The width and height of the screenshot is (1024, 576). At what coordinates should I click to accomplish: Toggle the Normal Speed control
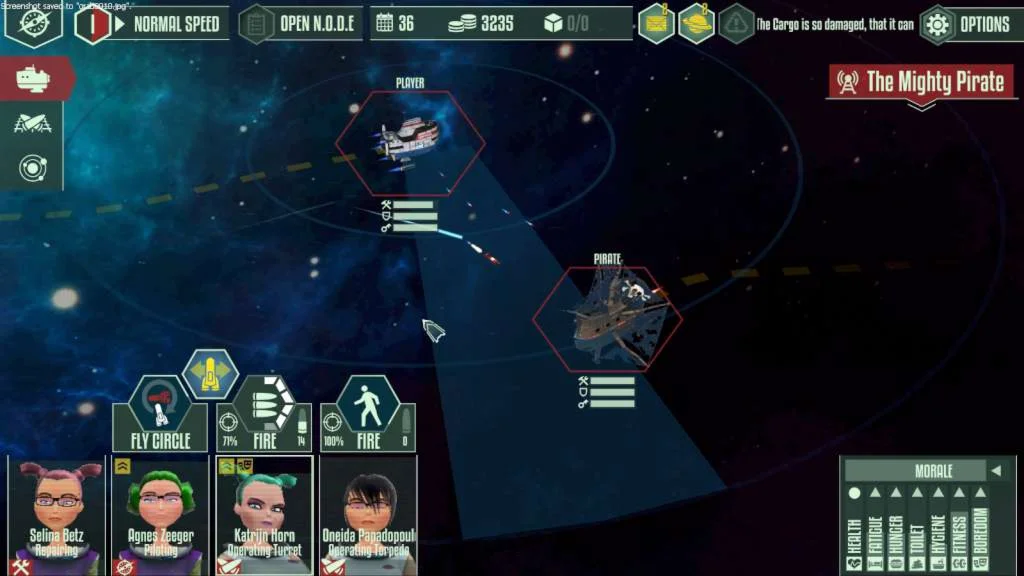point(153,23)
